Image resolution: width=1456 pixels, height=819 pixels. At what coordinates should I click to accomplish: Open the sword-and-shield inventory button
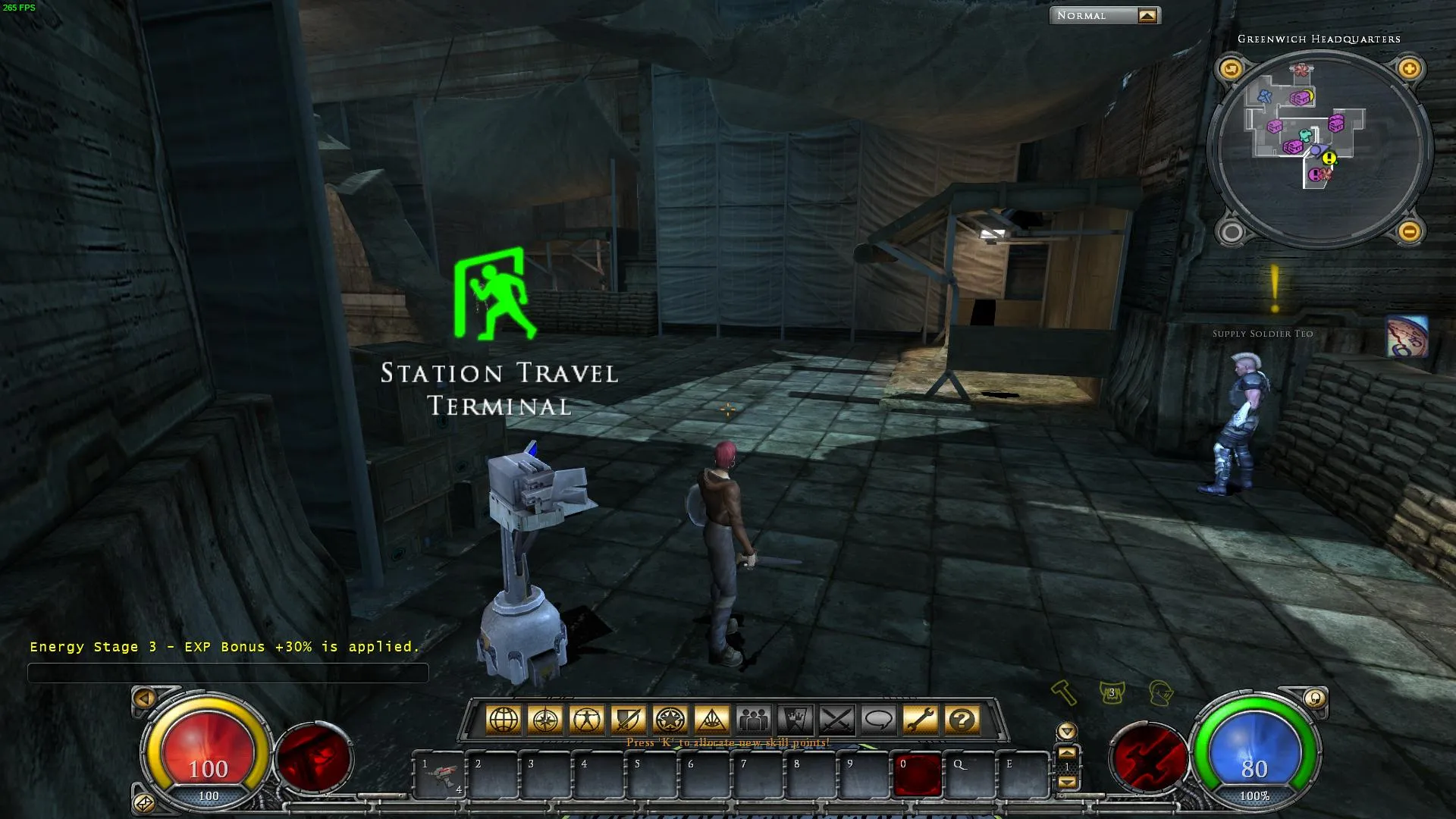pos(629,720)
